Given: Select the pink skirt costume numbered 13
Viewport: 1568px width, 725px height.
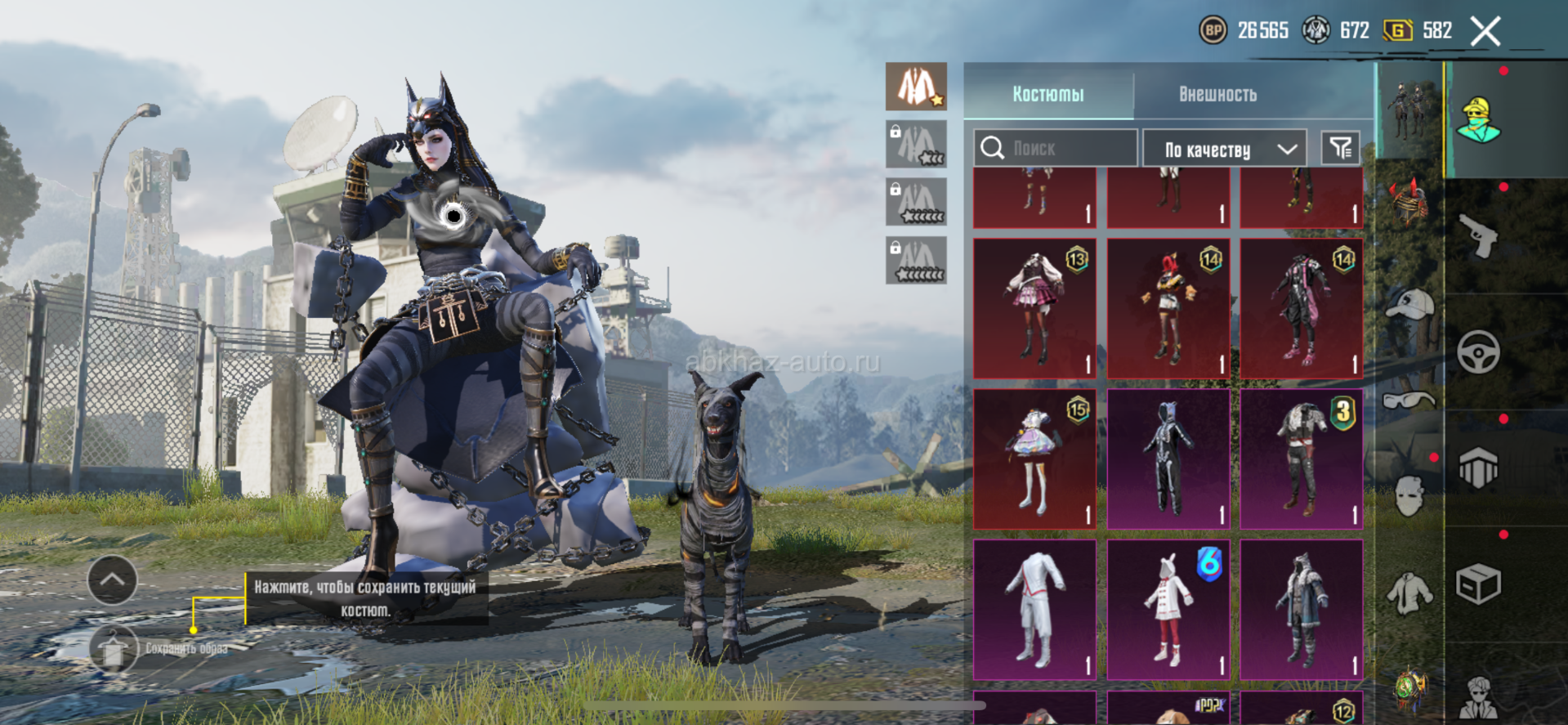Looking at the screenshot, I should tap(1034, 308).
